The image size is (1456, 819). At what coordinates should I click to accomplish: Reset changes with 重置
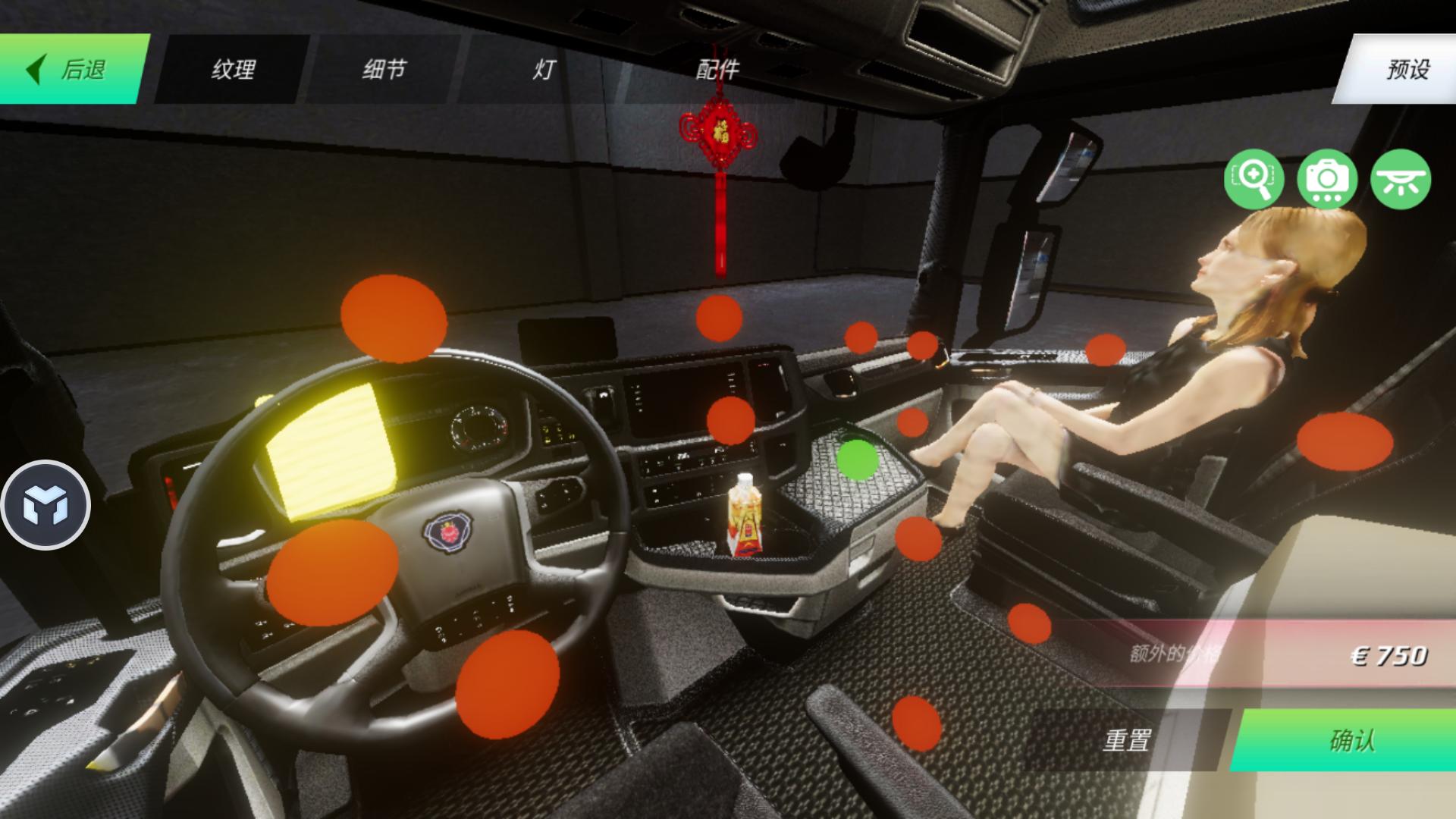[x=1126, y=739]
